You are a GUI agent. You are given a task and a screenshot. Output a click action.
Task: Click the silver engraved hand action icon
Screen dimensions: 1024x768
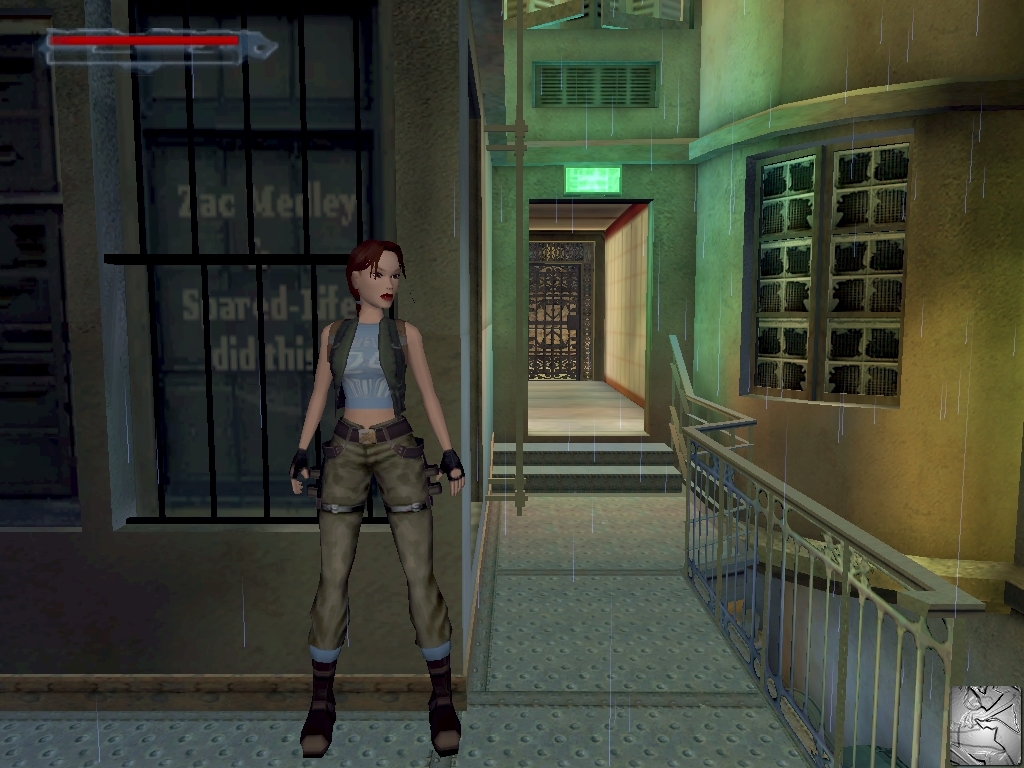tap(985, 724)
